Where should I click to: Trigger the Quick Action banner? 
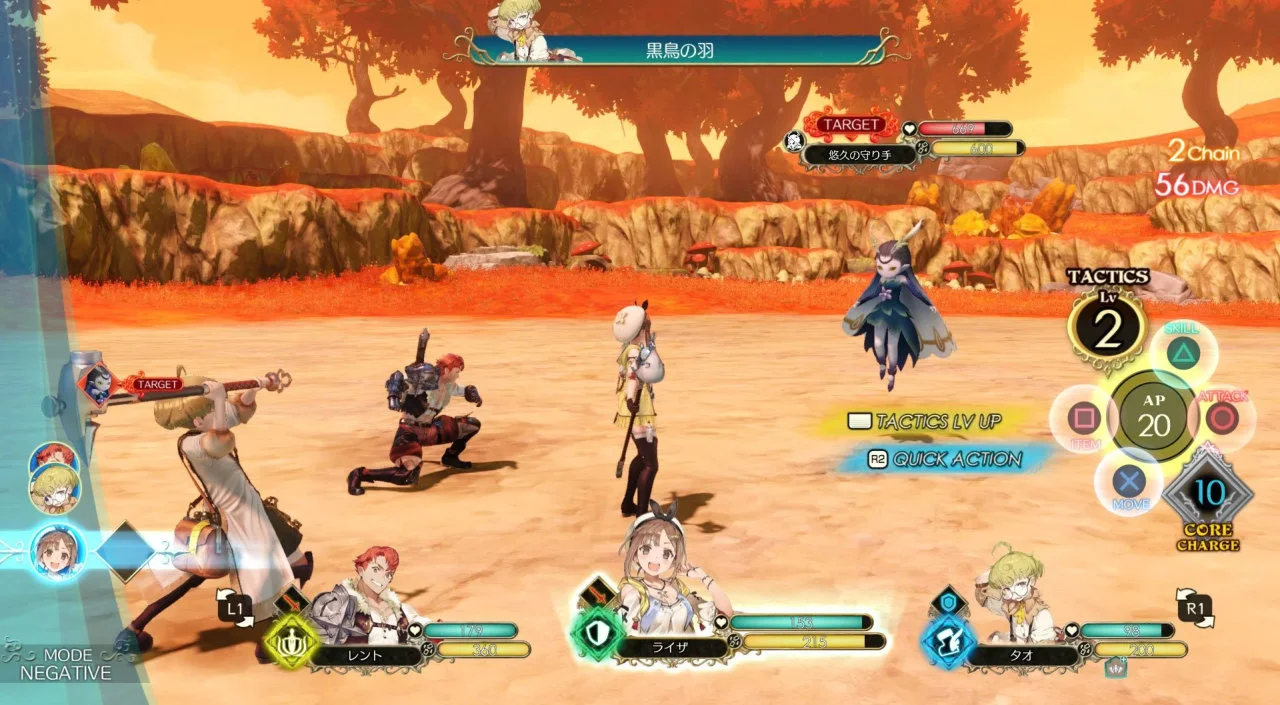point(945,459)
